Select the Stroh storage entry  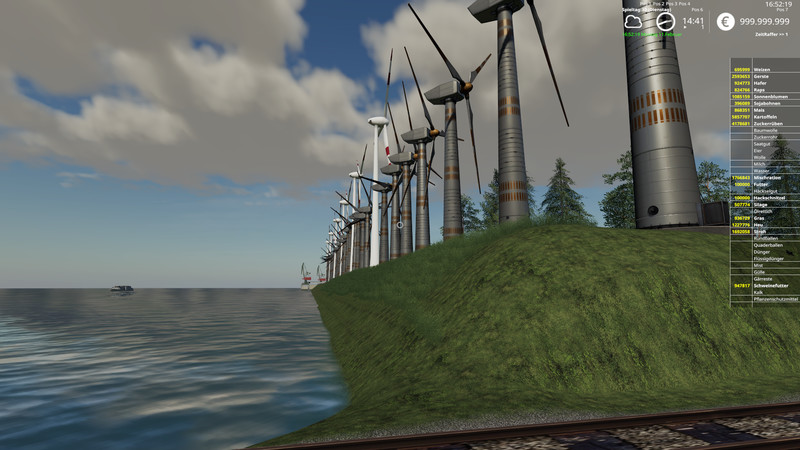[x=765, y=232]
